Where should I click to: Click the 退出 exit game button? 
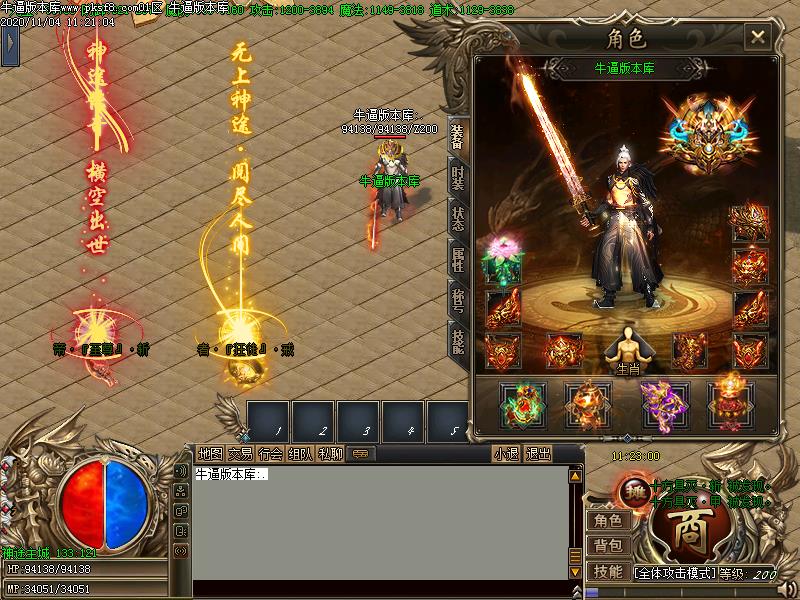[538, 454]
